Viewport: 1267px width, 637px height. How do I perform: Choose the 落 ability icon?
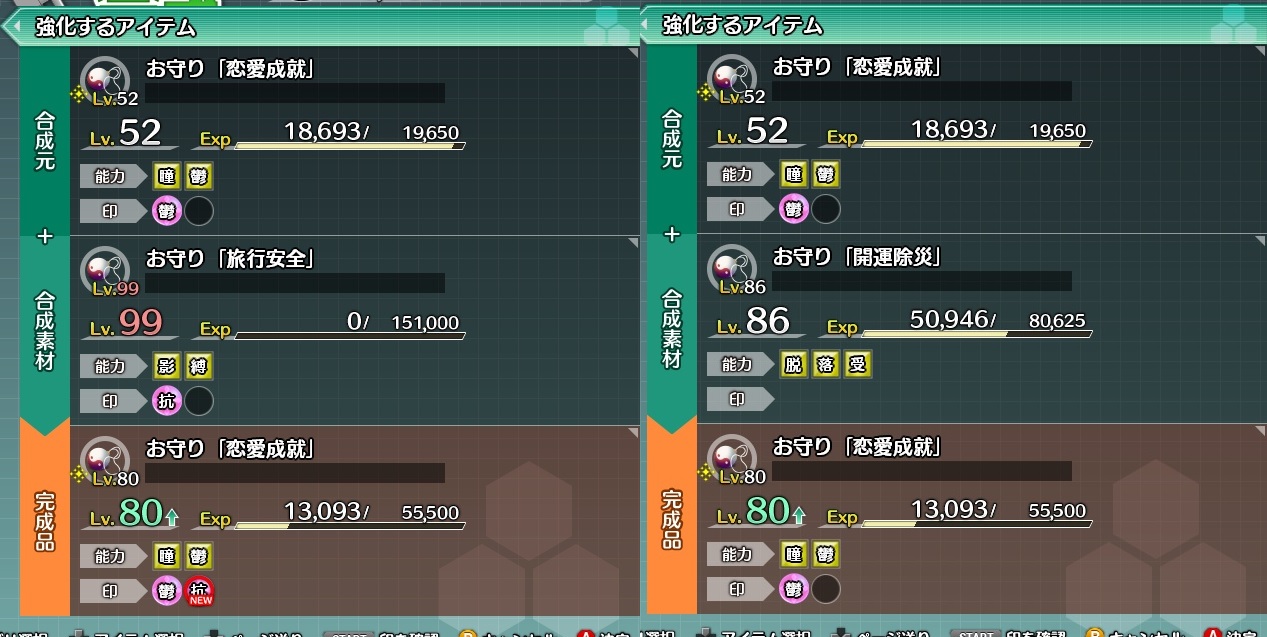(826, 365)
